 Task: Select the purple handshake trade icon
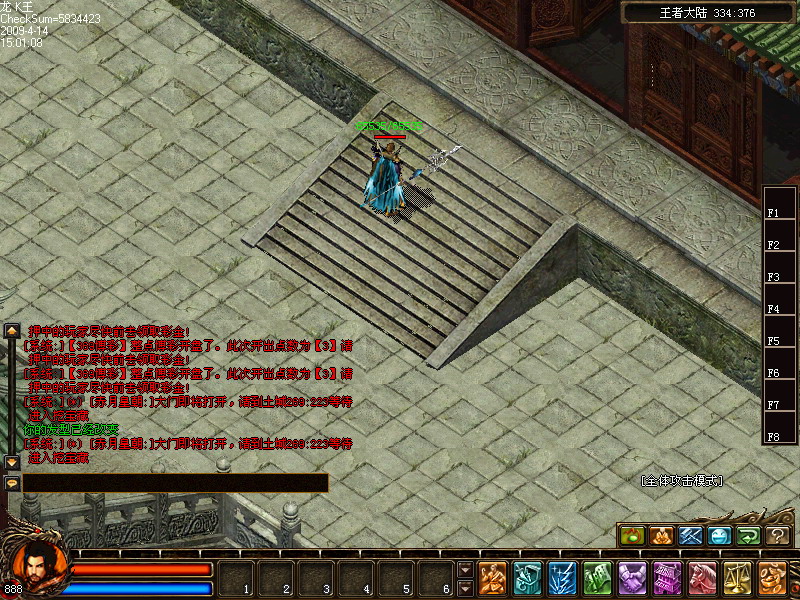[632, 578]
